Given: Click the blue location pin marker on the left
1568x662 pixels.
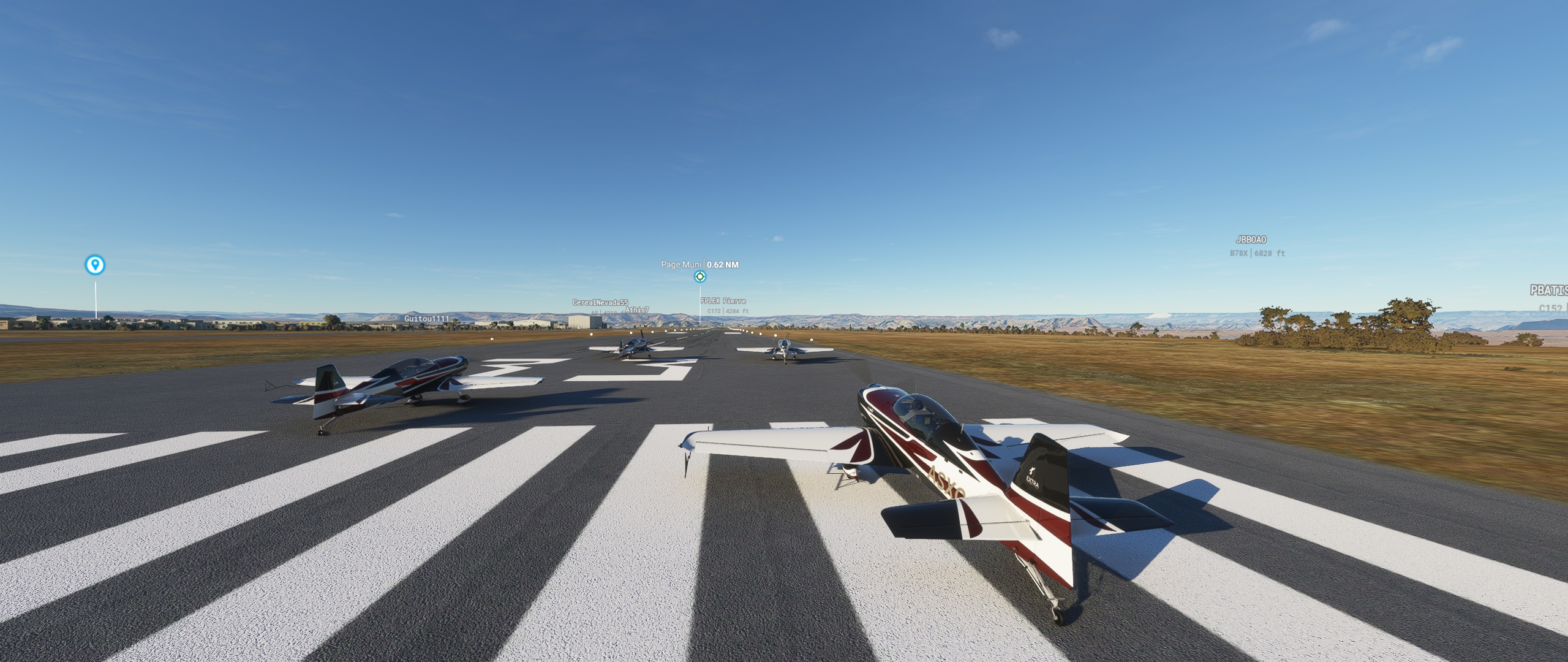Looking at the screenshot, I should [x=95, y=265].
